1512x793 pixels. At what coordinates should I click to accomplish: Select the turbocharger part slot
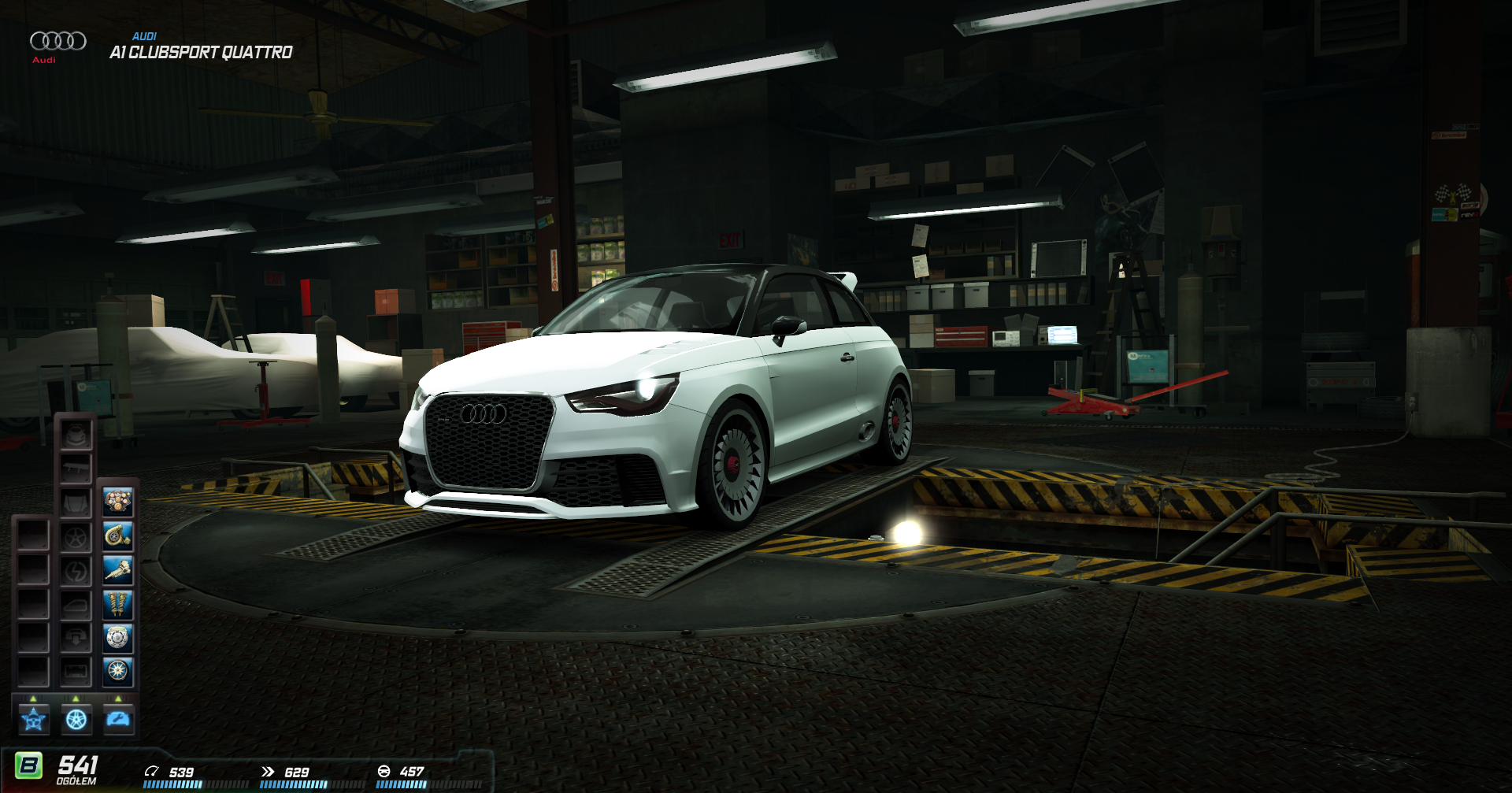(x=118, y=536)
